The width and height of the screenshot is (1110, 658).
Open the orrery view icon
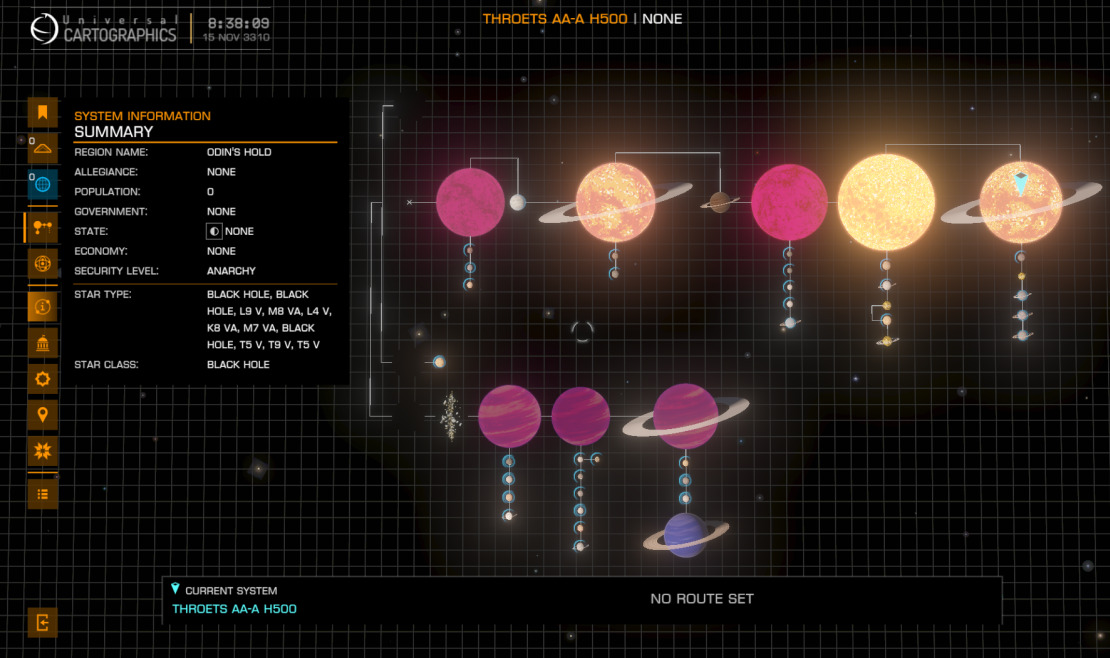(x=42, y=264)
